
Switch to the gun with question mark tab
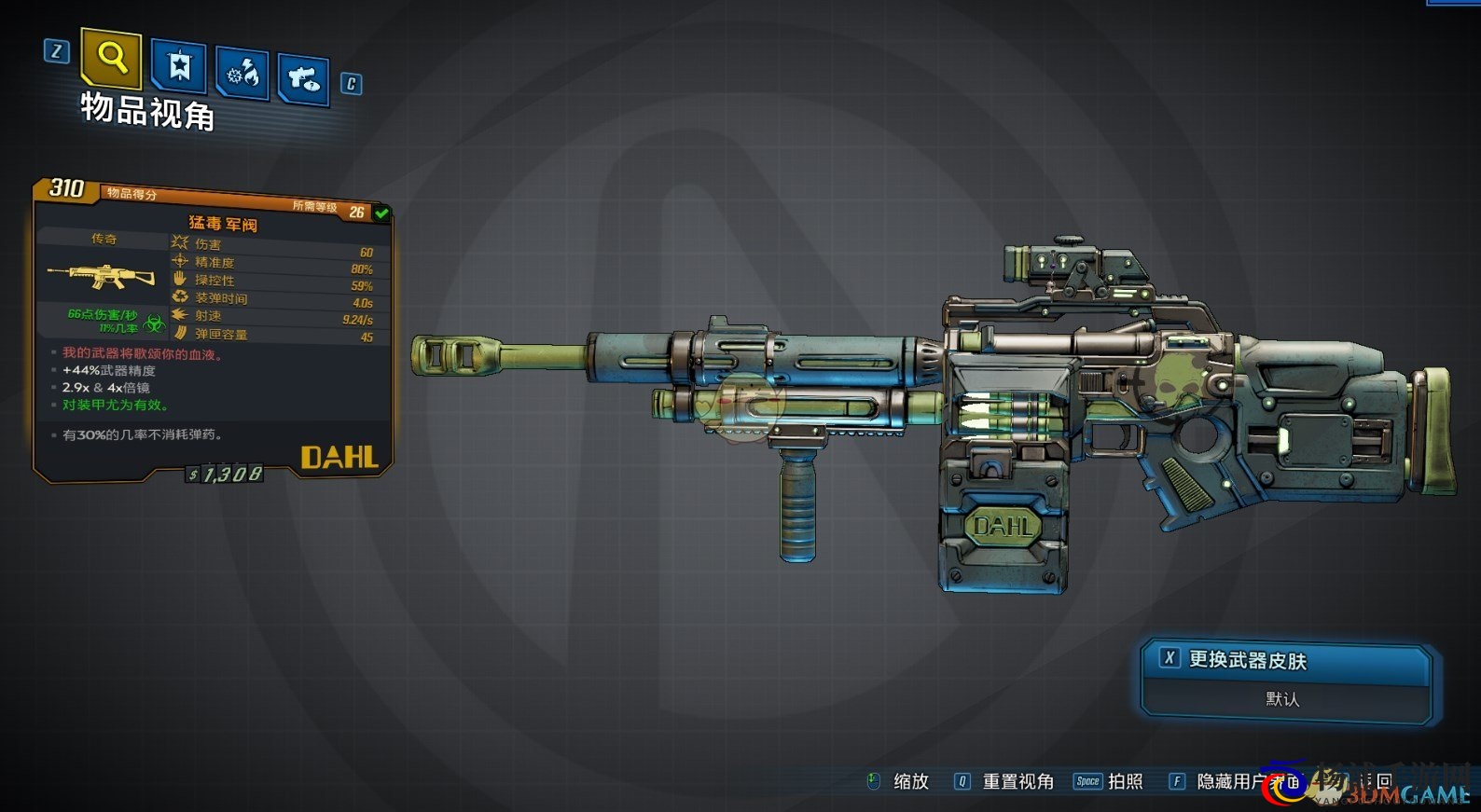coord(303,79)
